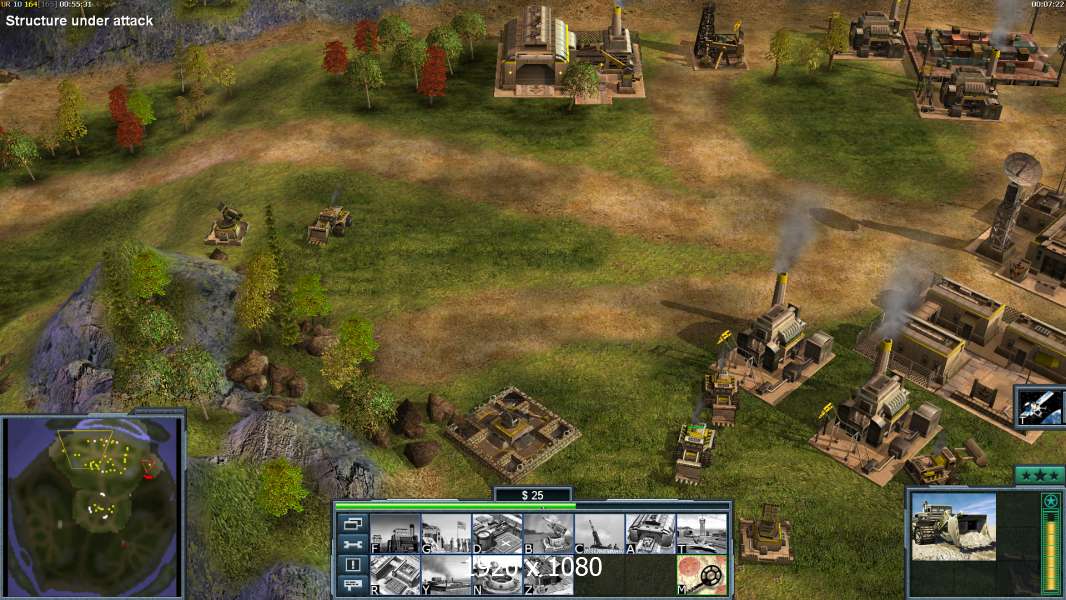Choose the factory build icon labeled A
Screen dimensions: 1066x600
(650, 533)
